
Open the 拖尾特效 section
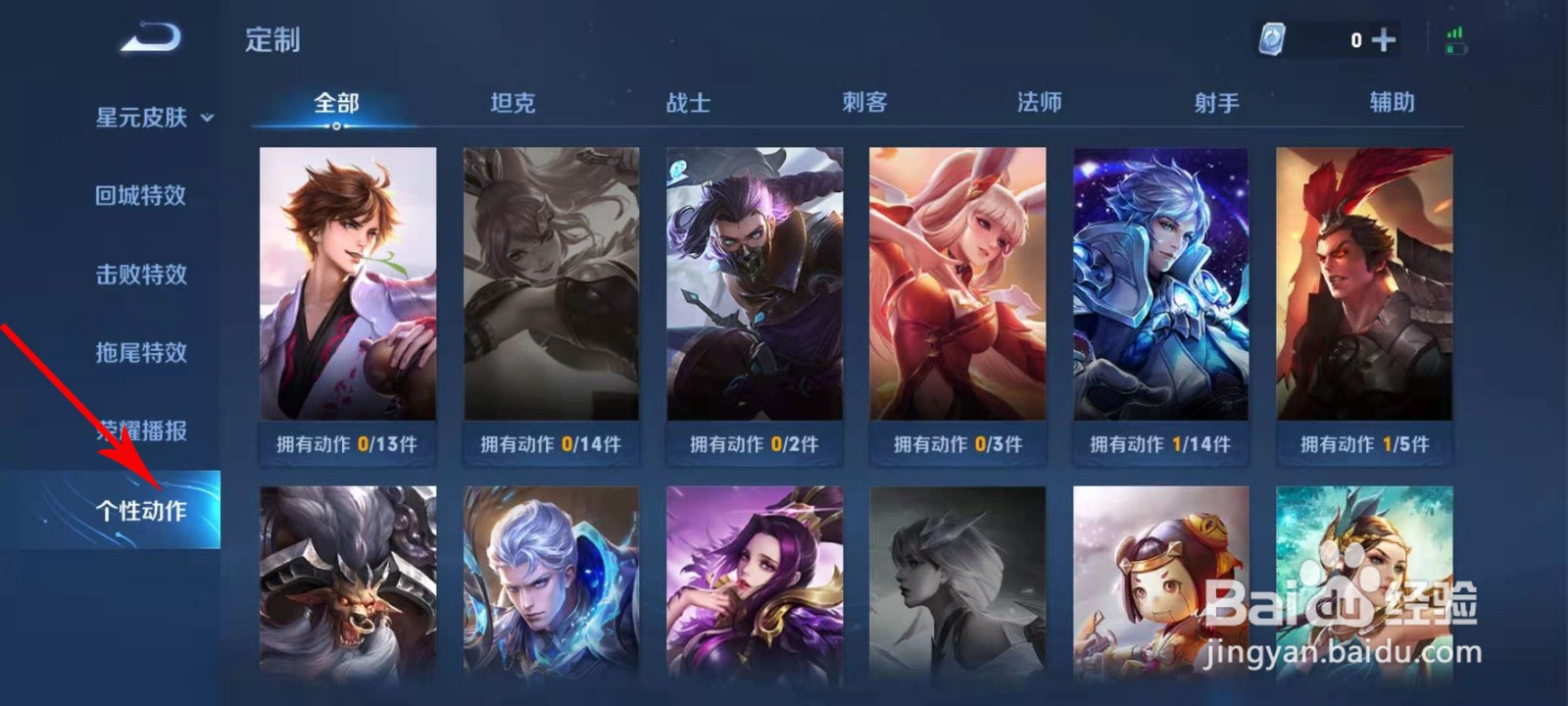pyautogui.click(x=140, y=352)
